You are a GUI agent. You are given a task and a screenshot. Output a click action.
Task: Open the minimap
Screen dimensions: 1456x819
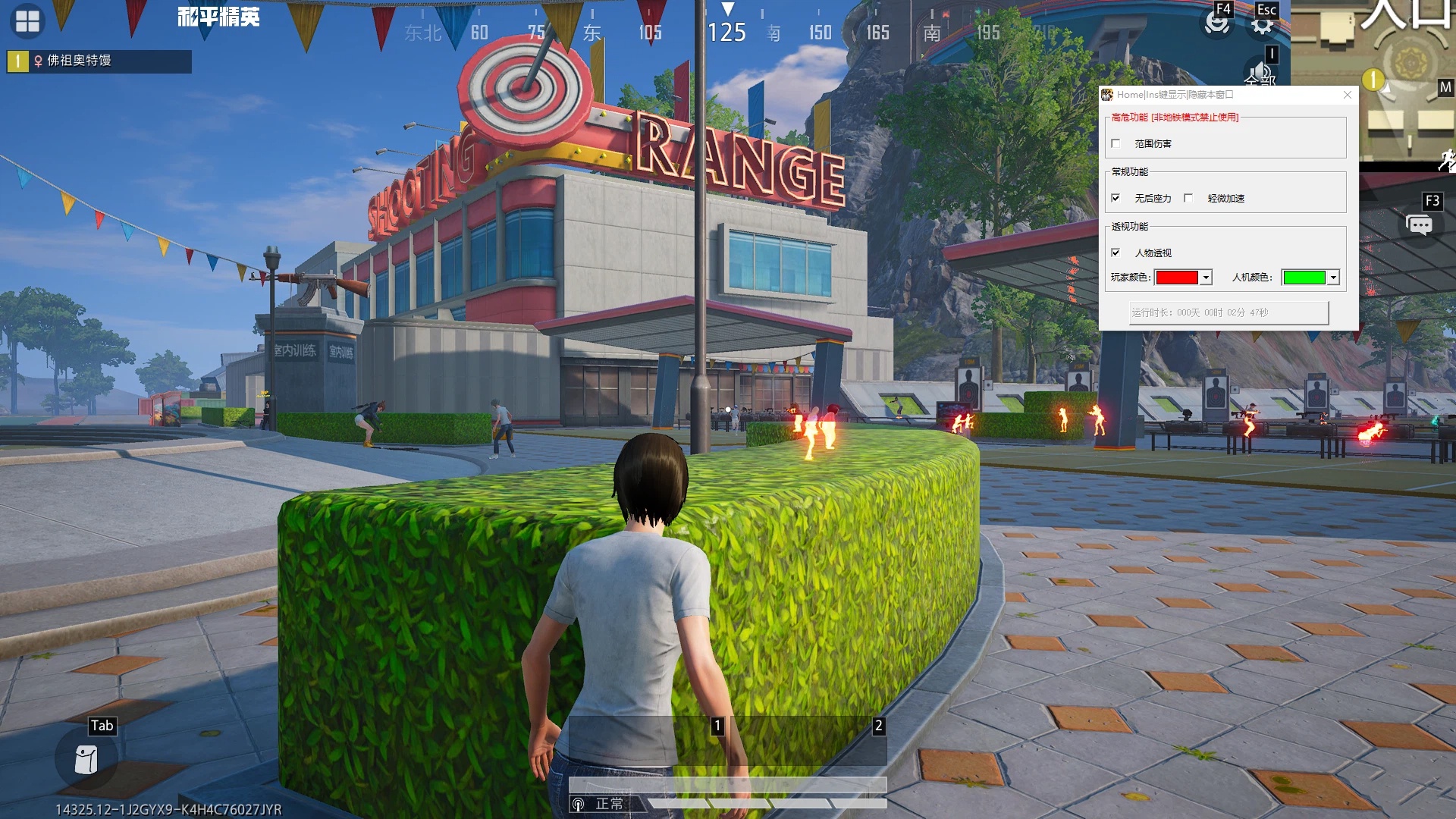1373,80
